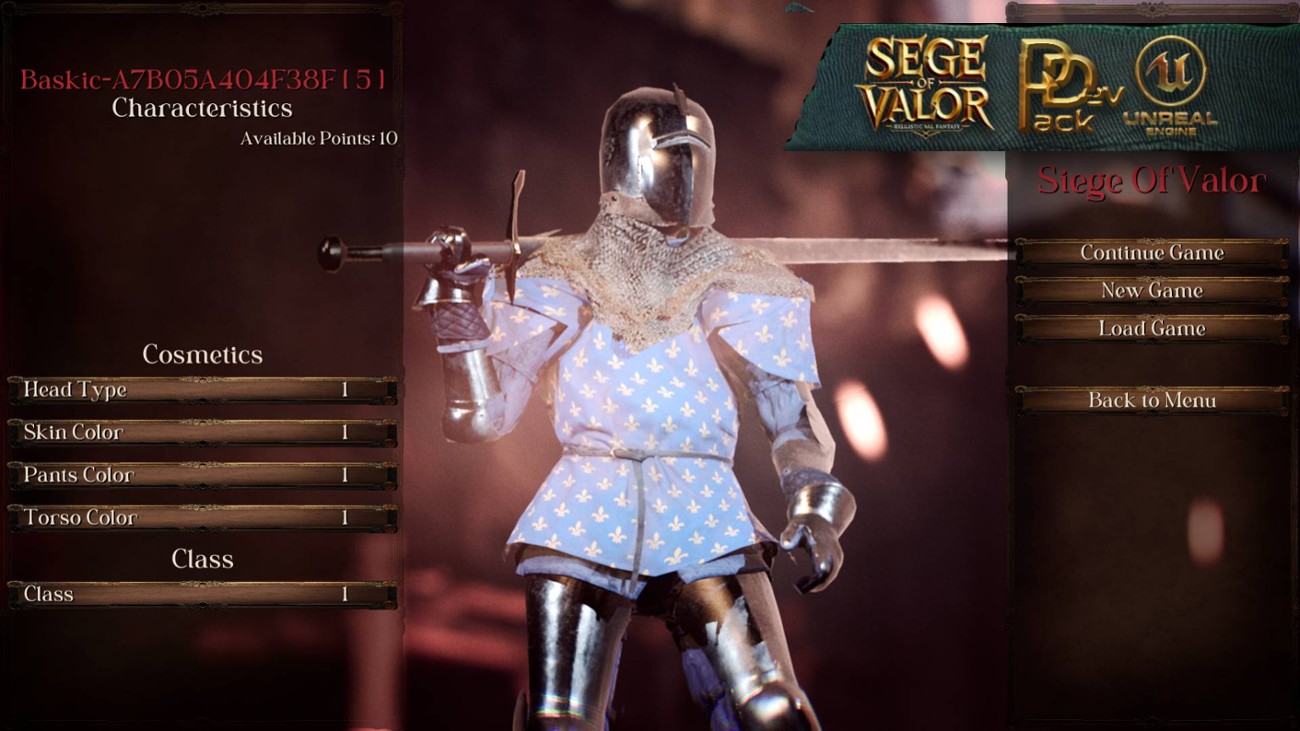This screenshot has width=1300, height=731.
Task: Click the Siege Of Valor title text
Action: pos(1152,182)
